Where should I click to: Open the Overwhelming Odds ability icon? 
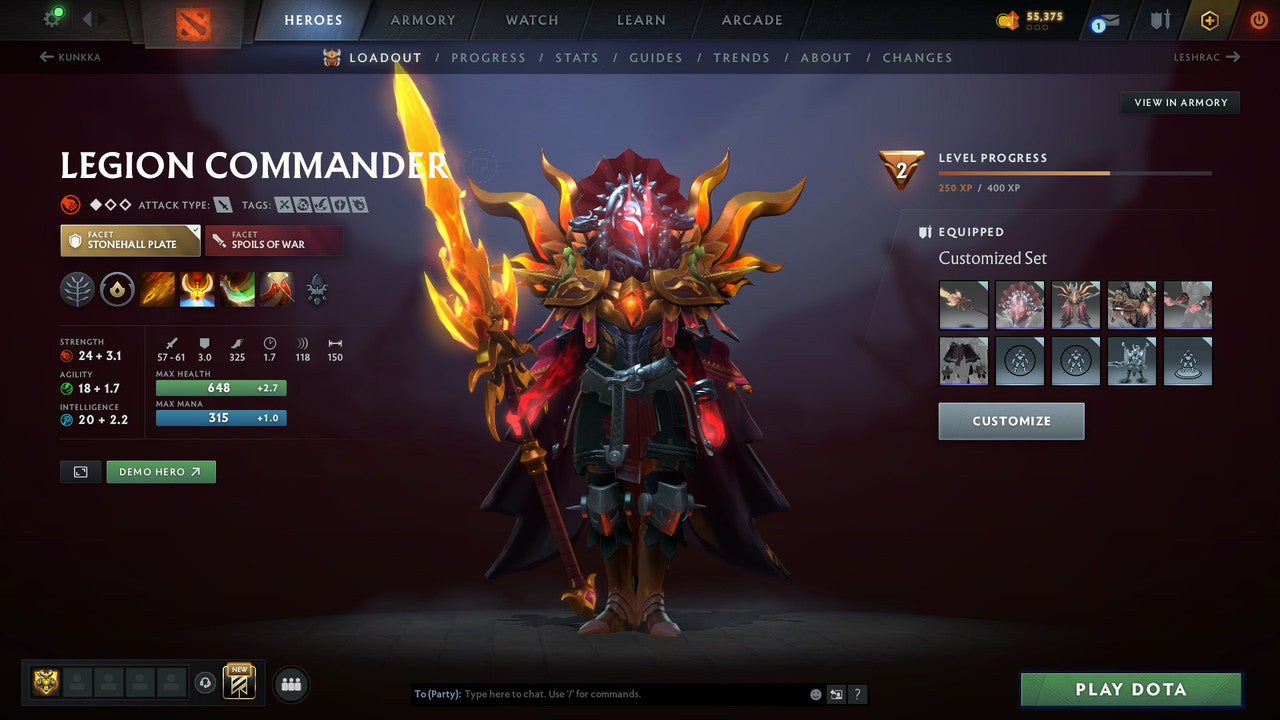pyautogui.click(x=156, y=289)
